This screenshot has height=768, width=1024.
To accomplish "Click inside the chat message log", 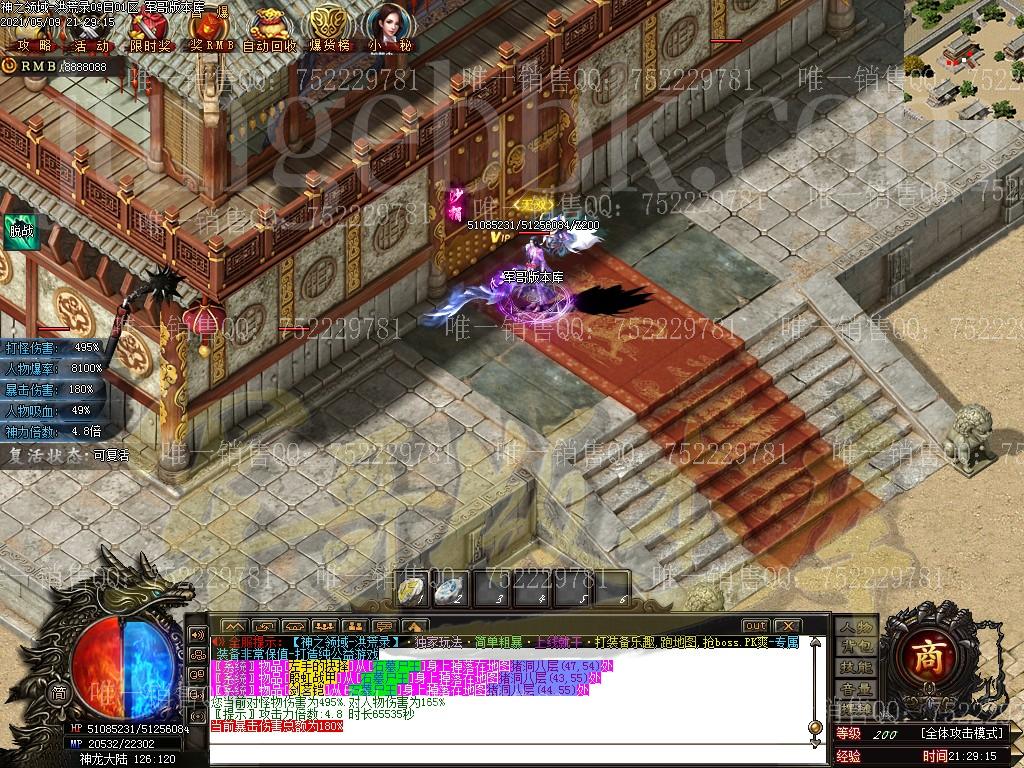I will click(500, 690).
